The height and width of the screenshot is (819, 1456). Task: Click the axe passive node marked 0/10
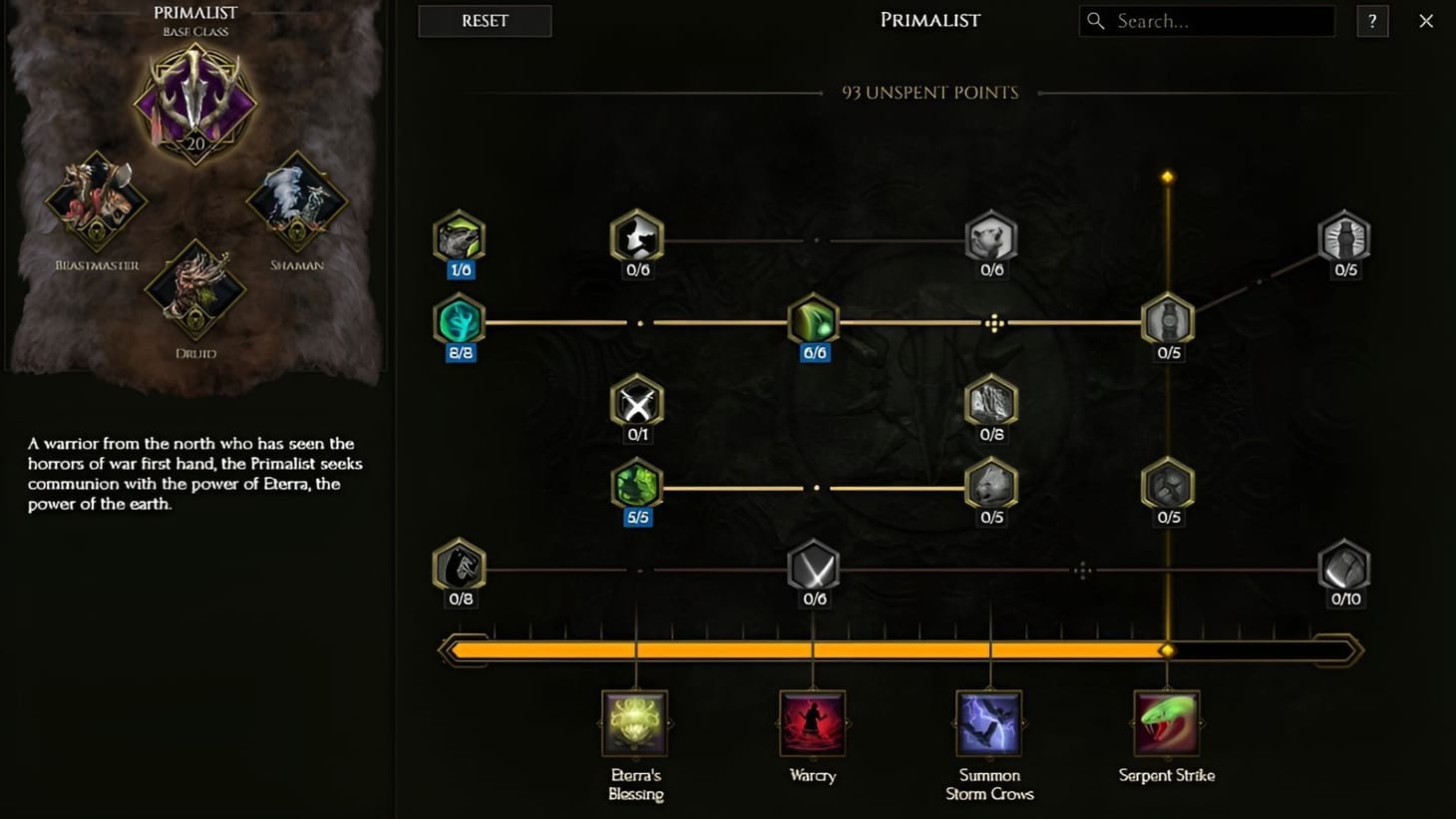(x=1343, y=570)
